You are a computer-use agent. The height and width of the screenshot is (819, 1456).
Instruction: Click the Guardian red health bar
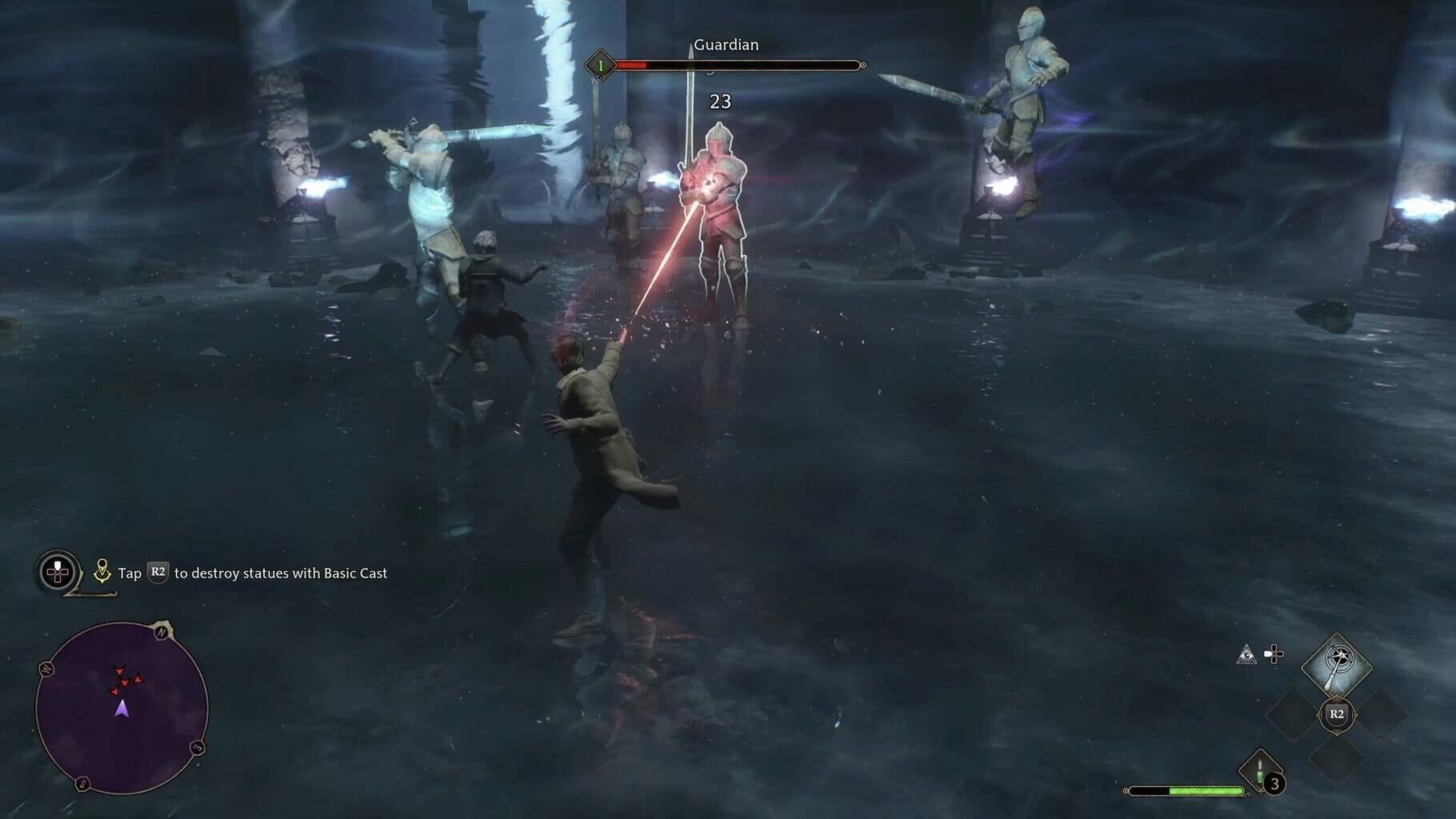(x=632, y=64)
